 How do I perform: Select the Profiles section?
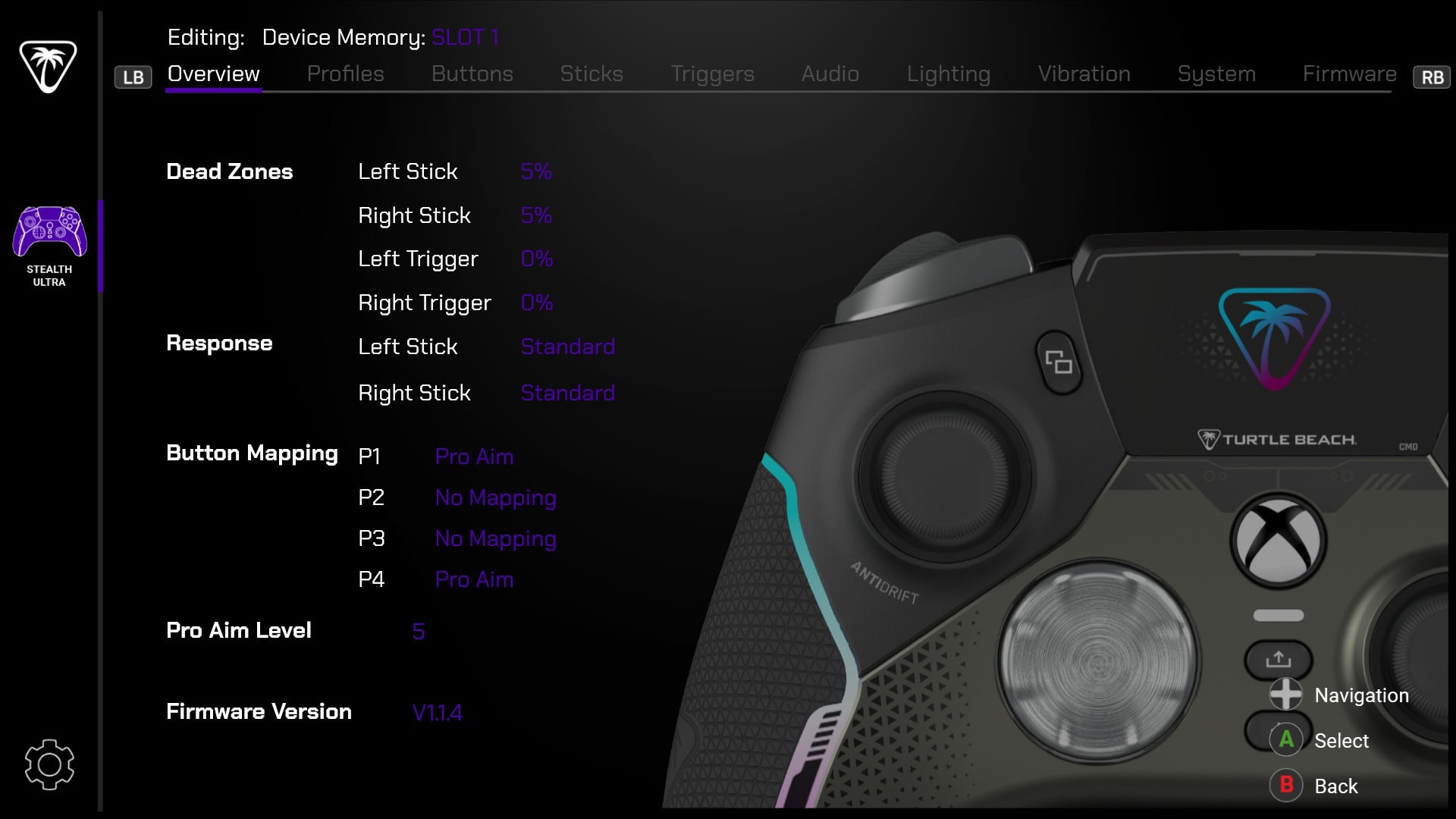click(x=345, y=74)
